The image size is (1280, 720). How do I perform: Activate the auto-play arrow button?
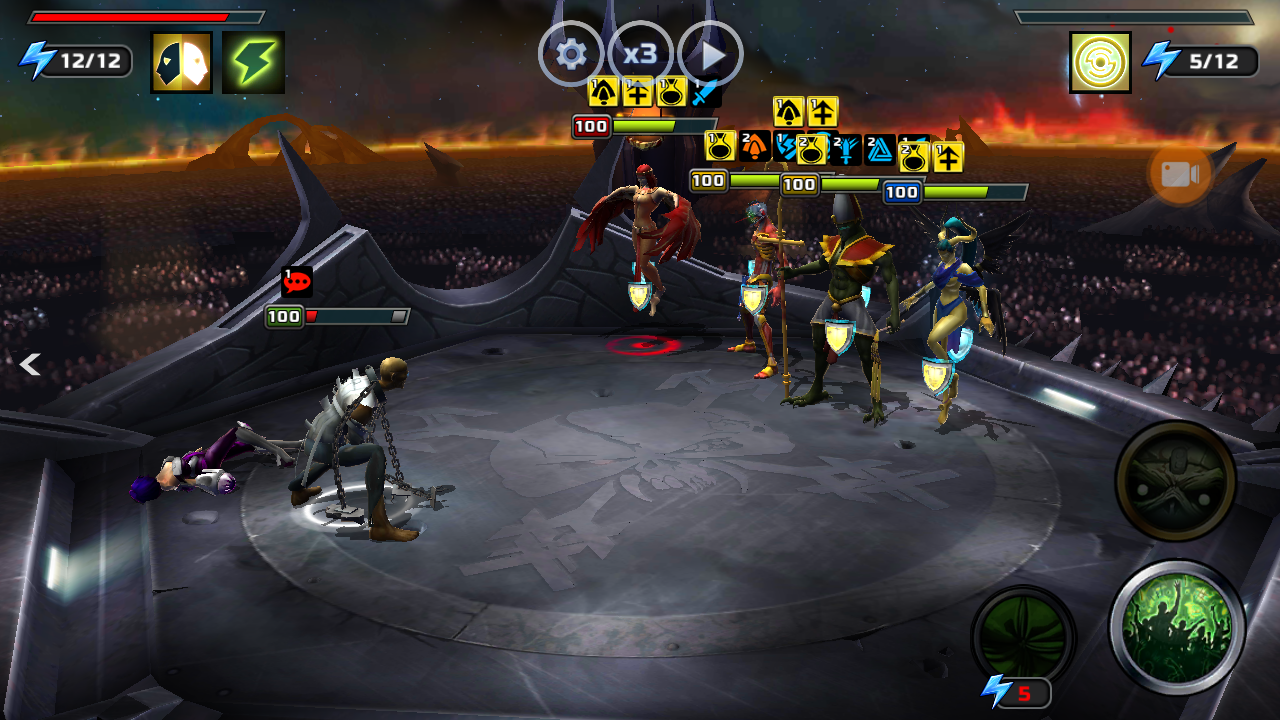(711, 54)
